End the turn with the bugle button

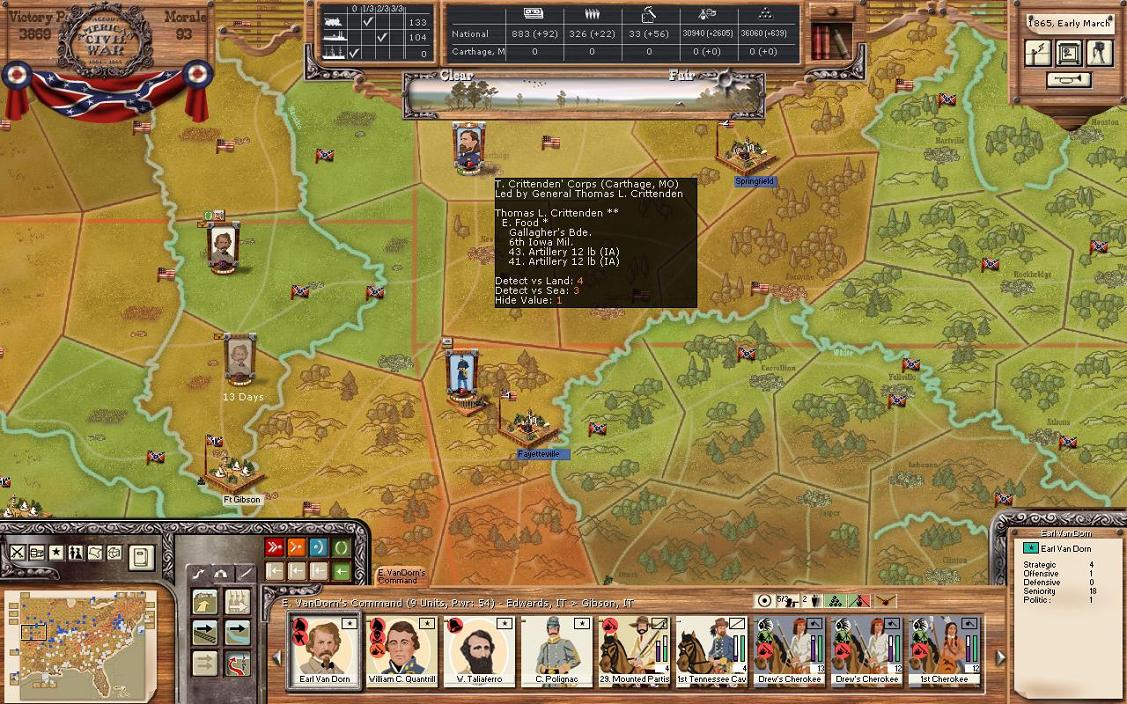tap(1069, 80)
